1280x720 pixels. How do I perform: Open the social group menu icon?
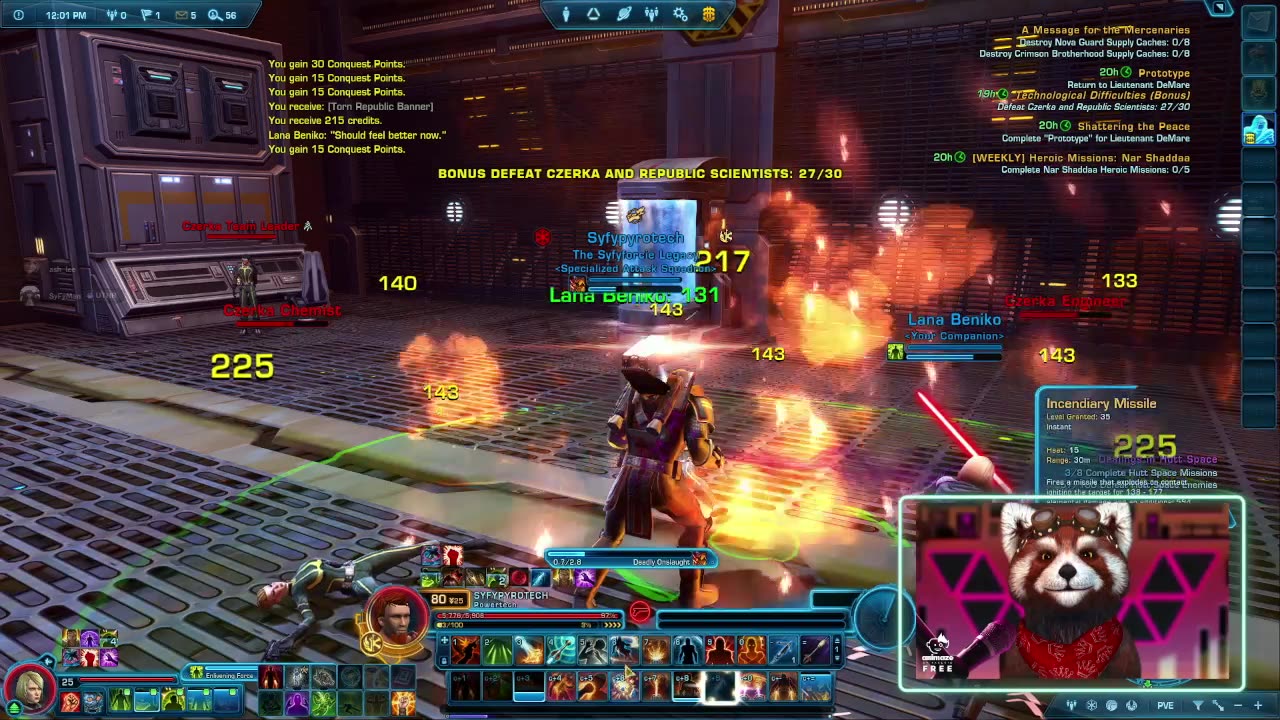tap(652, 14)
